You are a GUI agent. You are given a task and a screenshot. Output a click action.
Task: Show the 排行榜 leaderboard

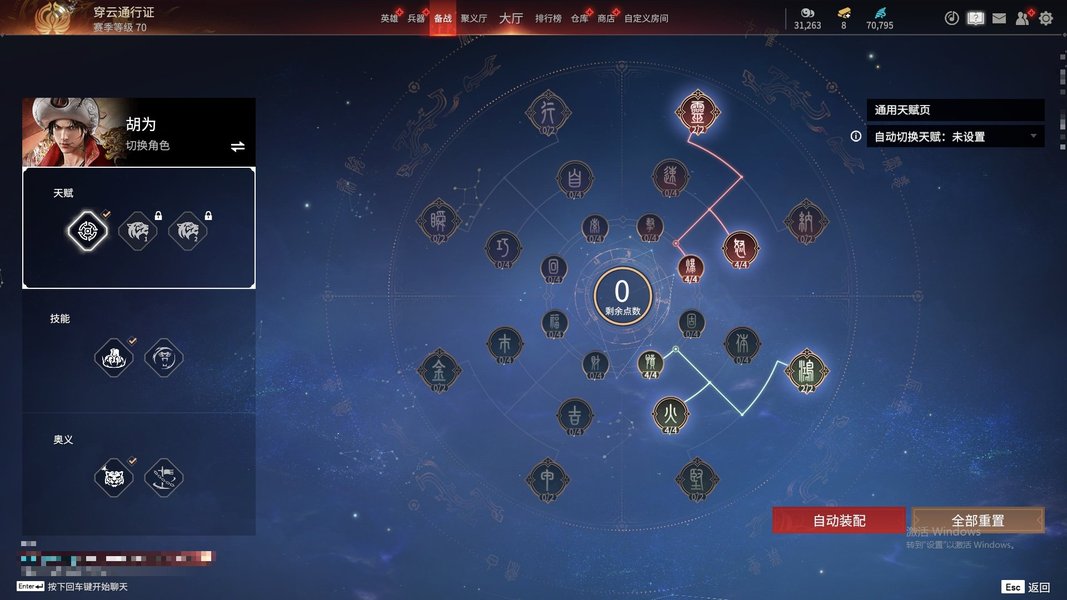pos(548,18)
